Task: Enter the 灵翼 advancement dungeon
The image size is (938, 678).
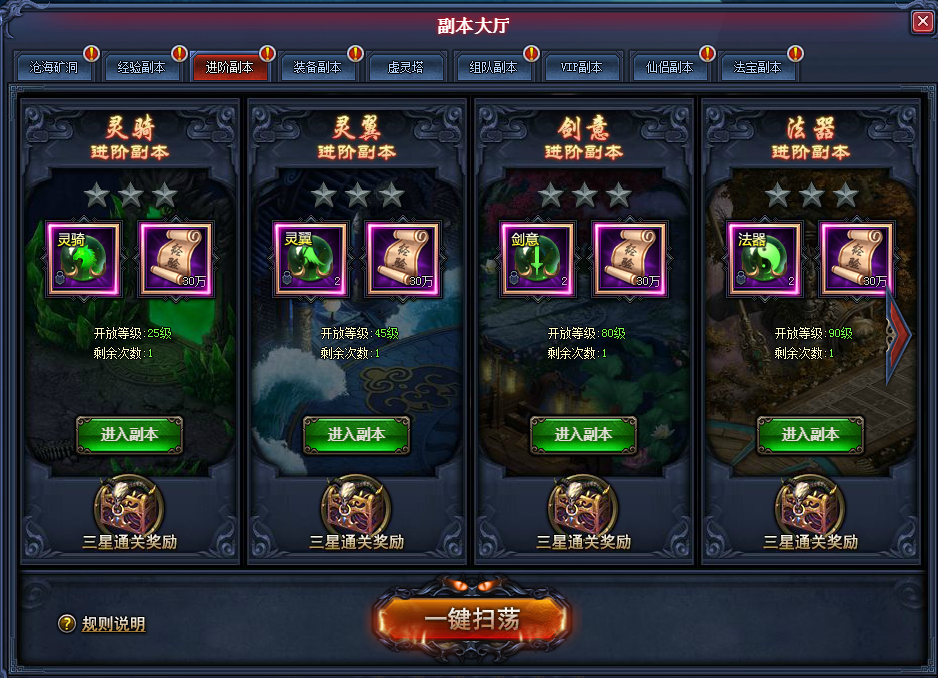Action: coord(356,435)
